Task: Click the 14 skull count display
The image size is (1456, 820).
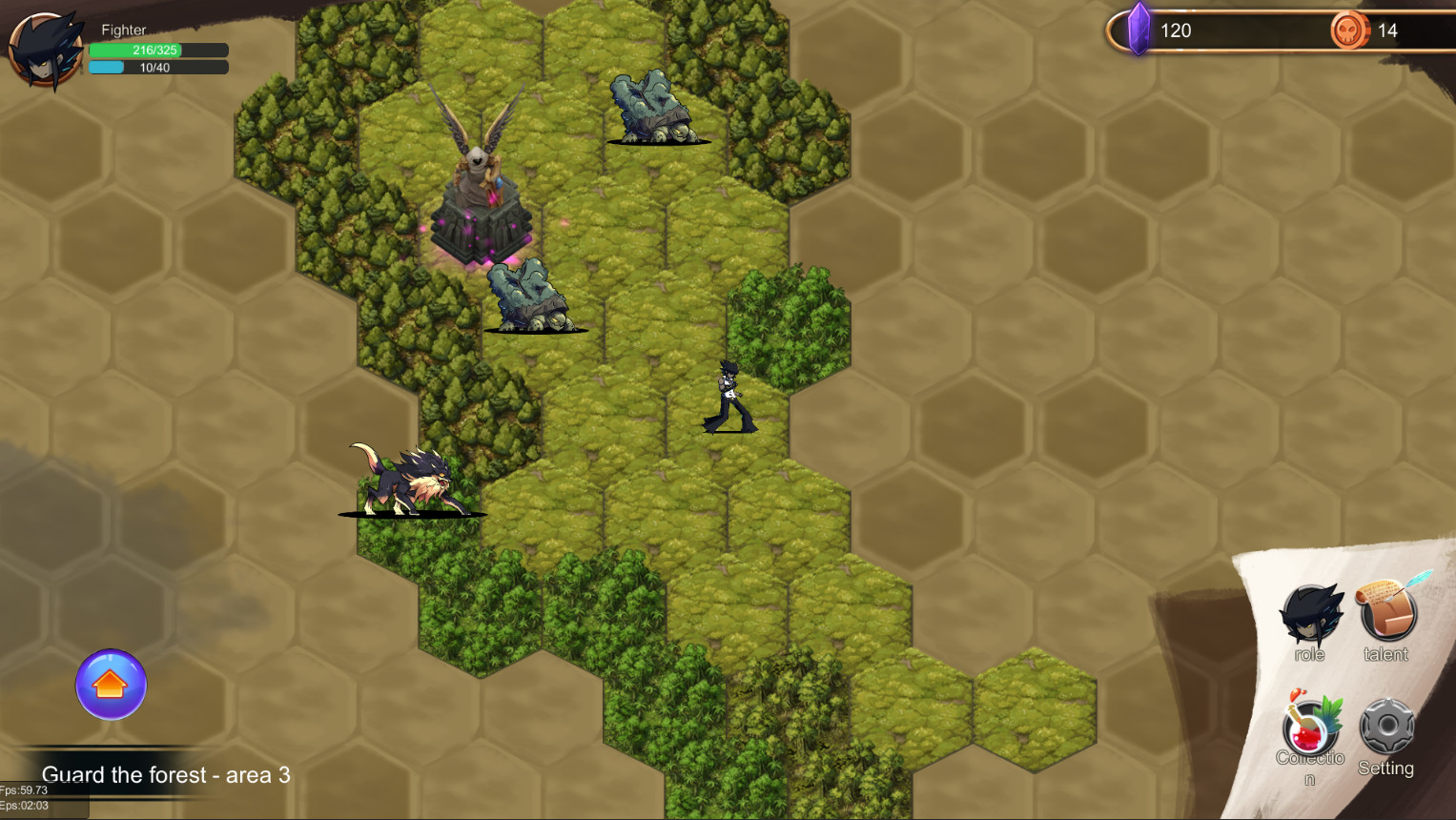Action: click(1388, 30)
